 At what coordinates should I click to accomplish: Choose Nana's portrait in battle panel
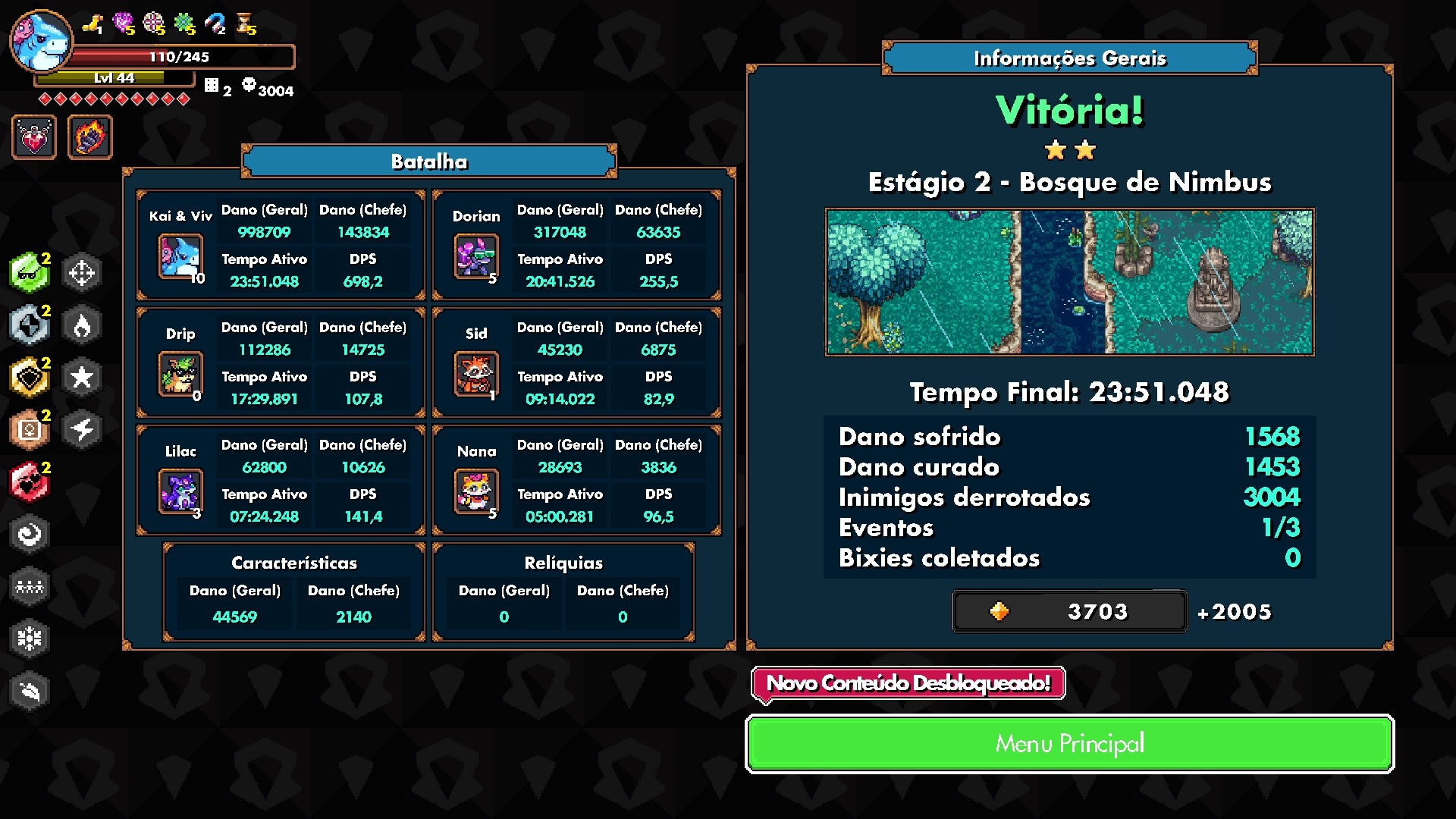pos(475,491)
